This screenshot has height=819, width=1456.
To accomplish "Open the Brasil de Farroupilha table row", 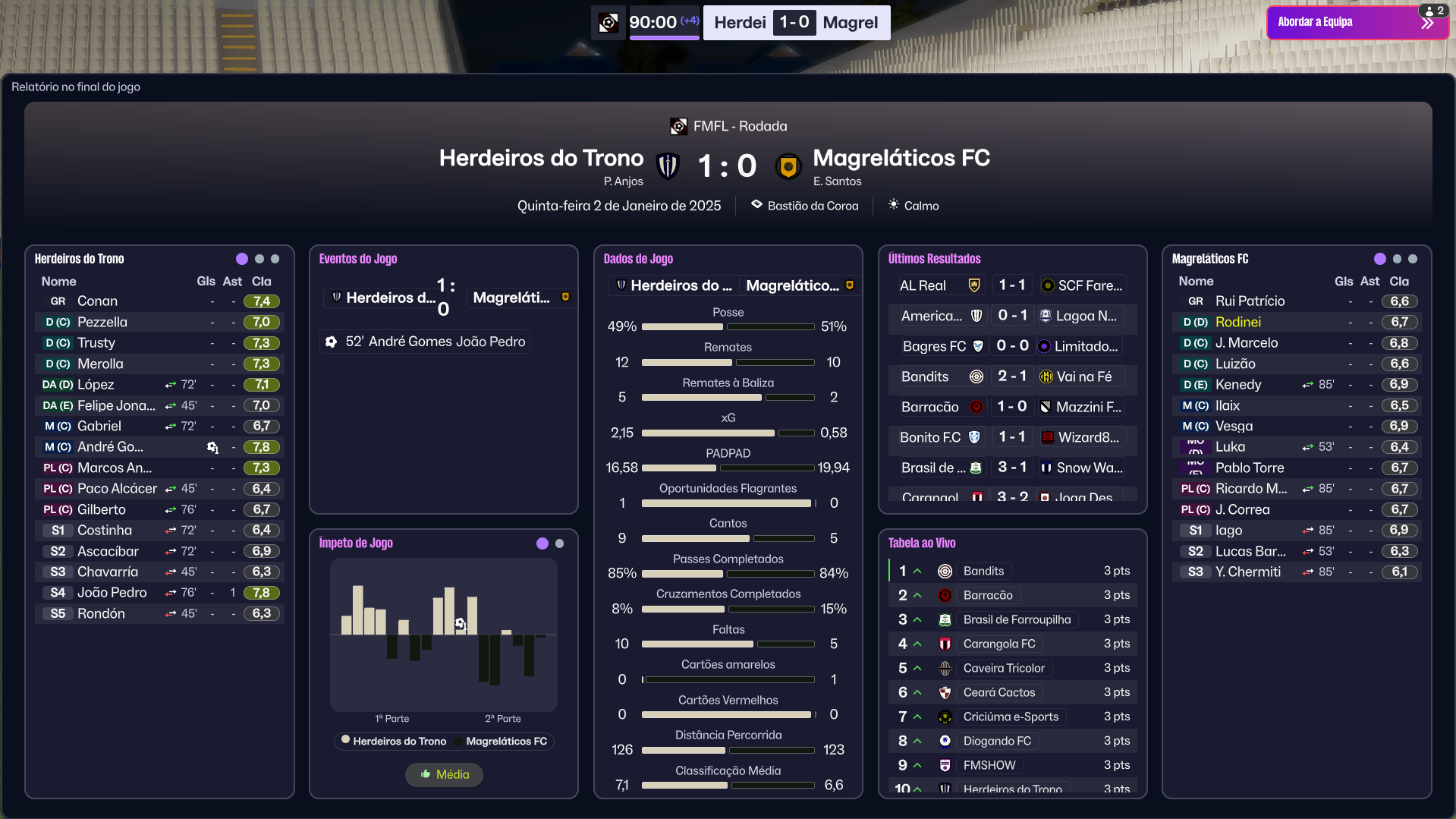I will [x=1017, y=619].
